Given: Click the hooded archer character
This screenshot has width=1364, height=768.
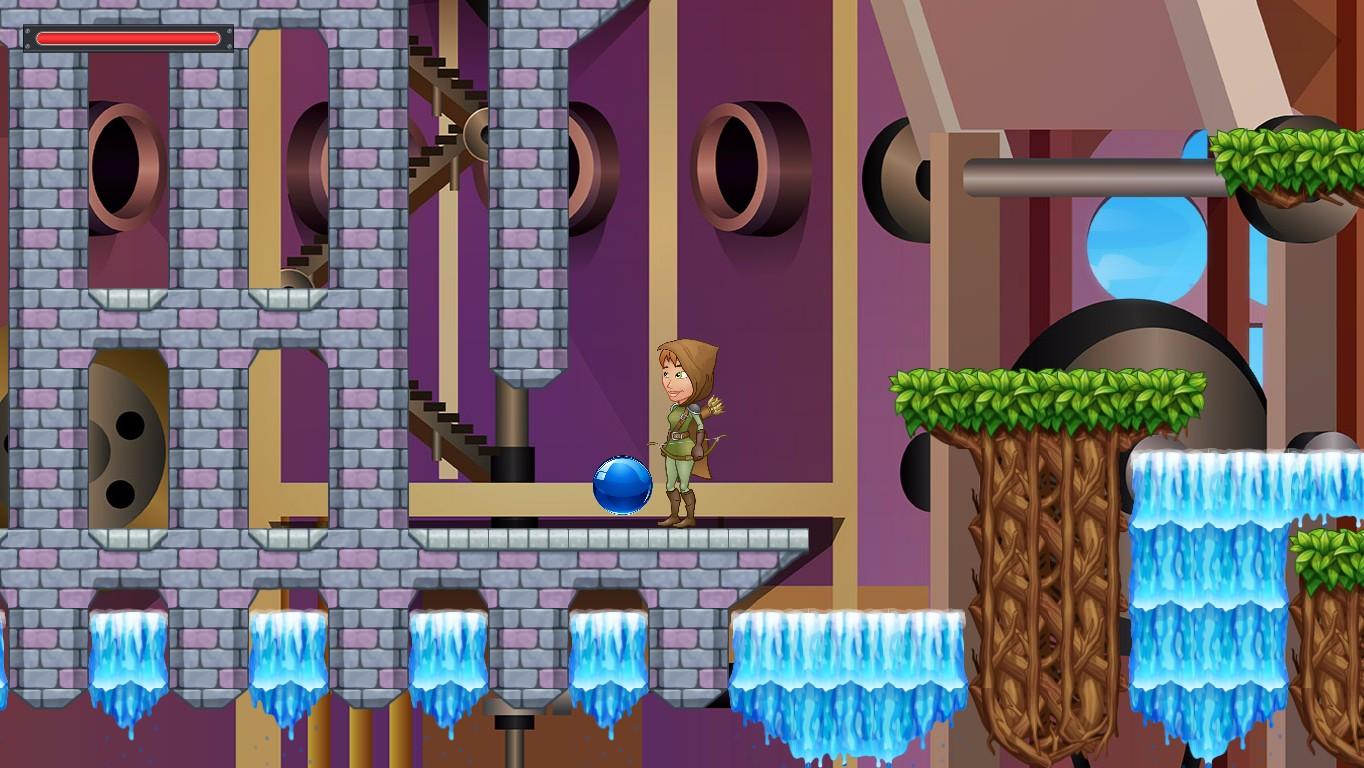Looking at the screenshot, I should coord(690,430).
